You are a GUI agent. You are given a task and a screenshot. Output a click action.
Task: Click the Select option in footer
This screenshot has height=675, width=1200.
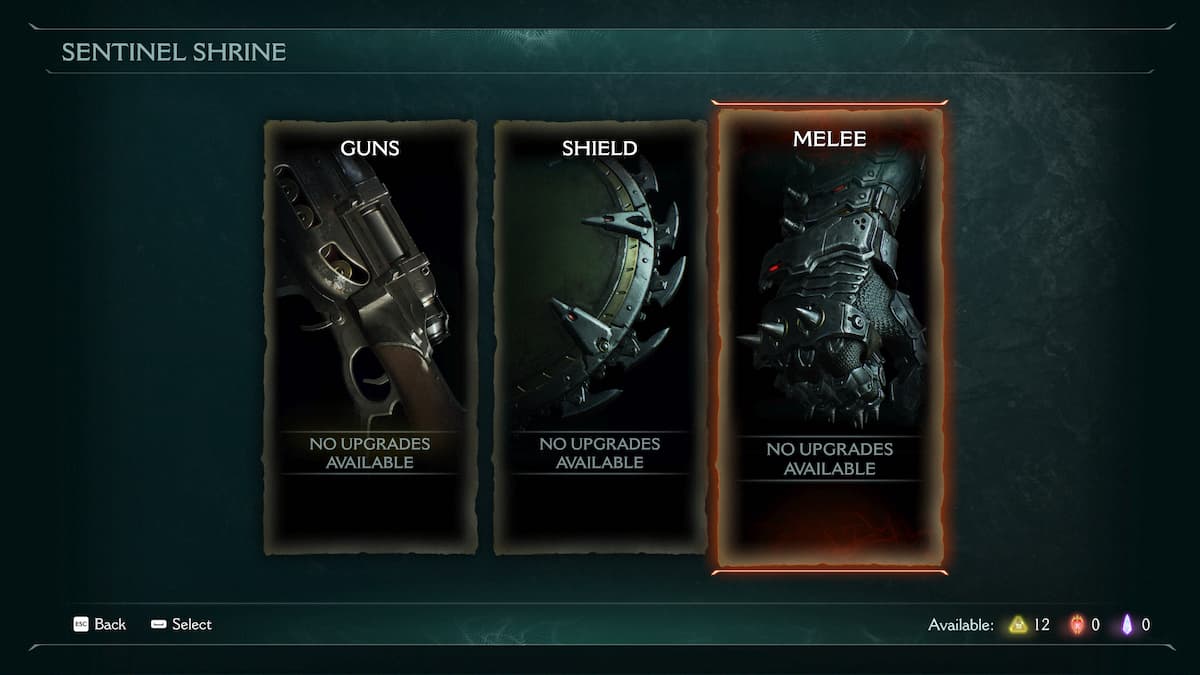182,624
